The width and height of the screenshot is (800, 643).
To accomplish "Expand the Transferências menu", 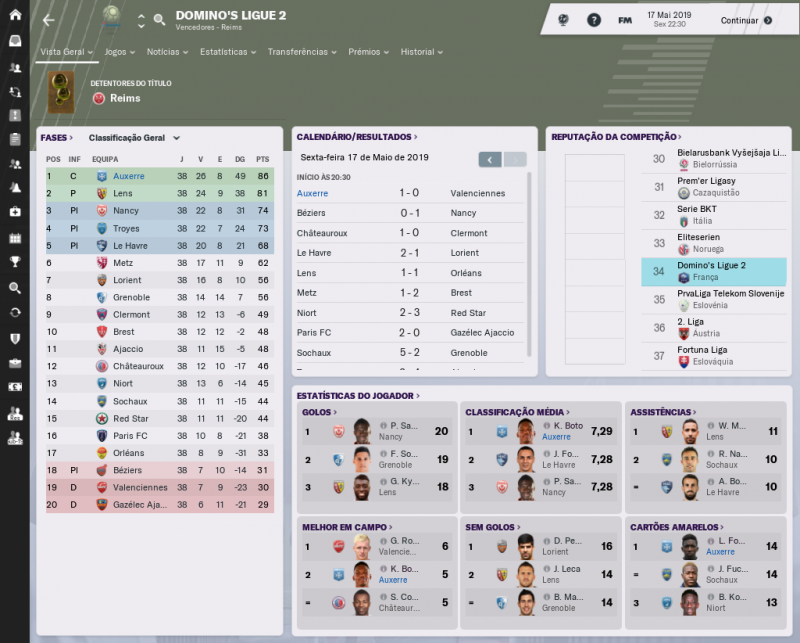I will point(302,52).
